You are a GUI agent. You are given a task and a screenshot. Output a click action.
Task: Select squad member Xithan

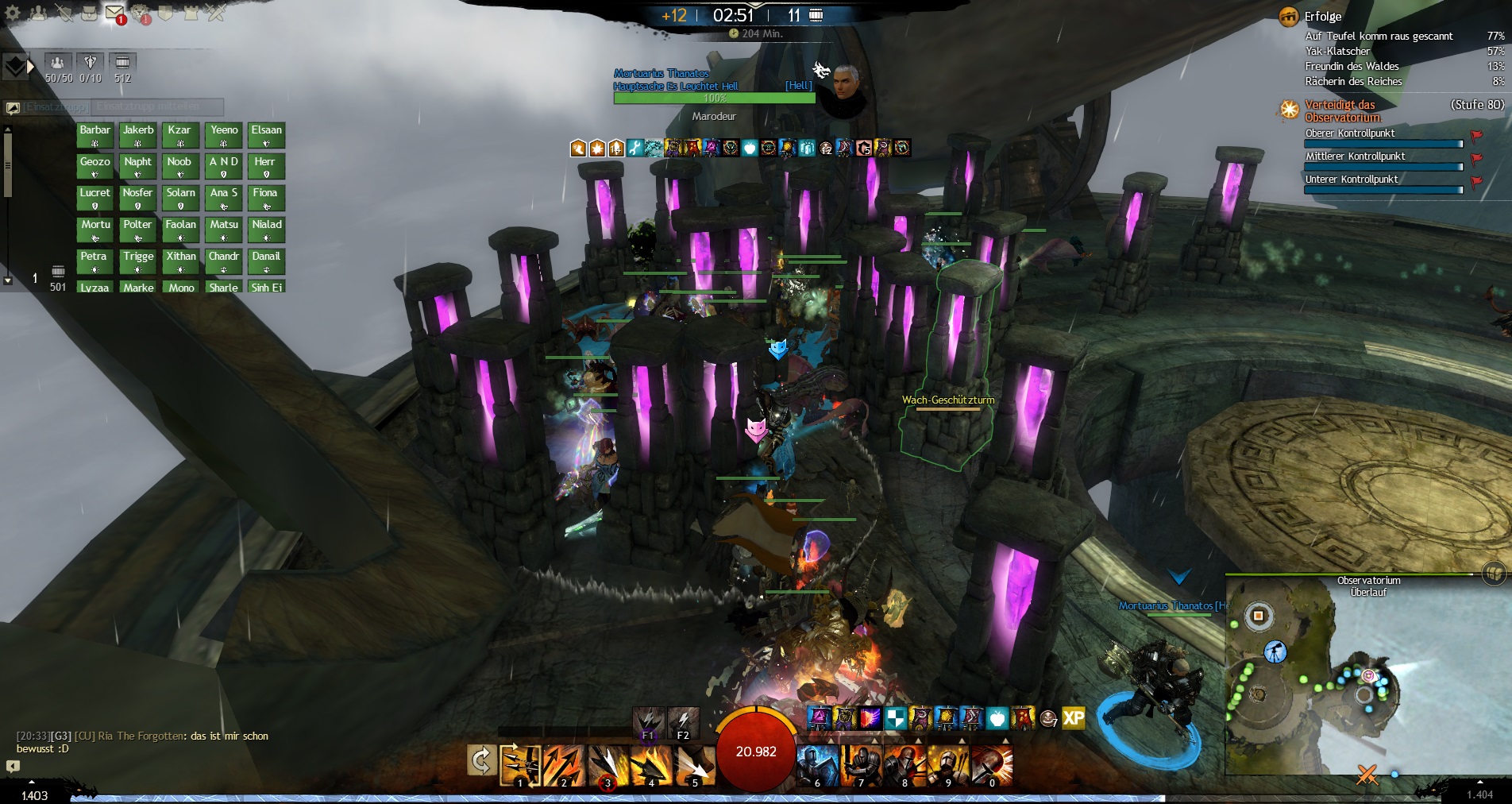181,261
